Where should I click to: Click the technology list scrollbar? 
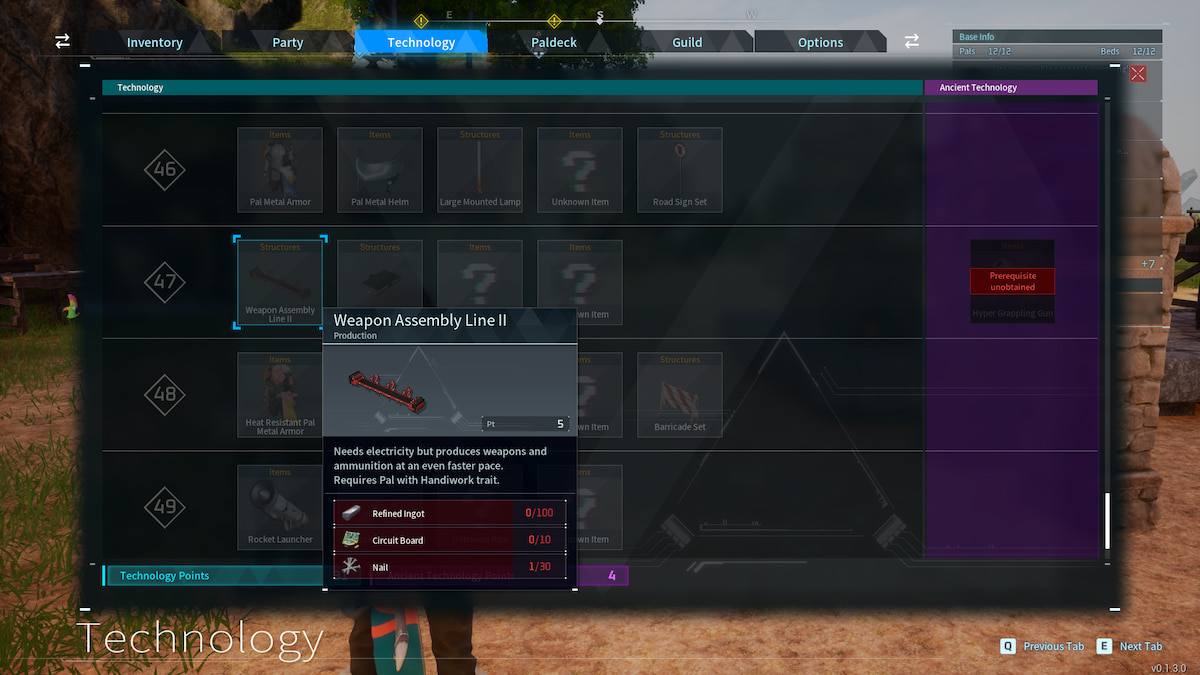pos(1106,520)
